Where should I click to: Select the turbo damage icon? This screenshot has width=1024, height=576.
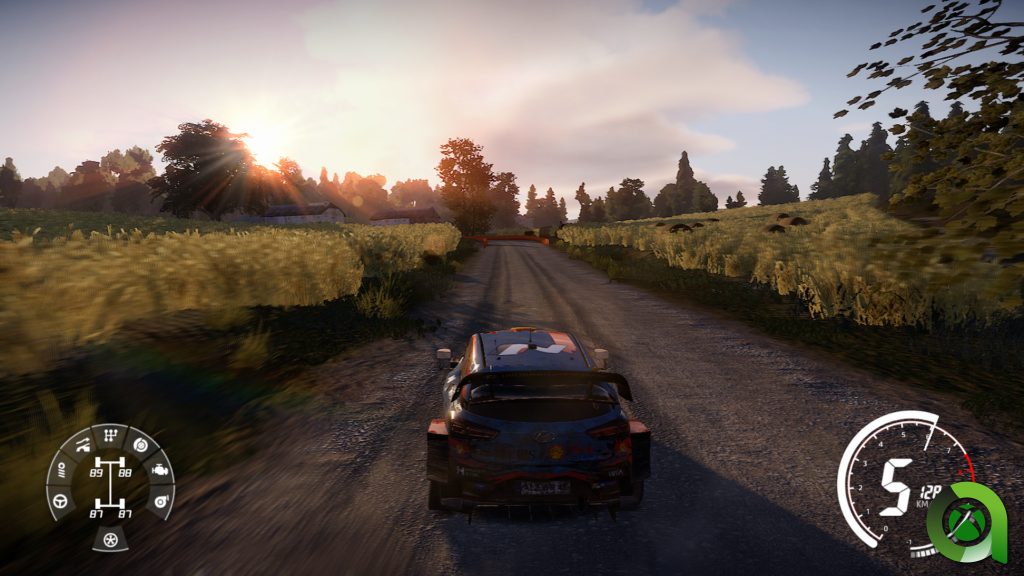click(158, 500)
